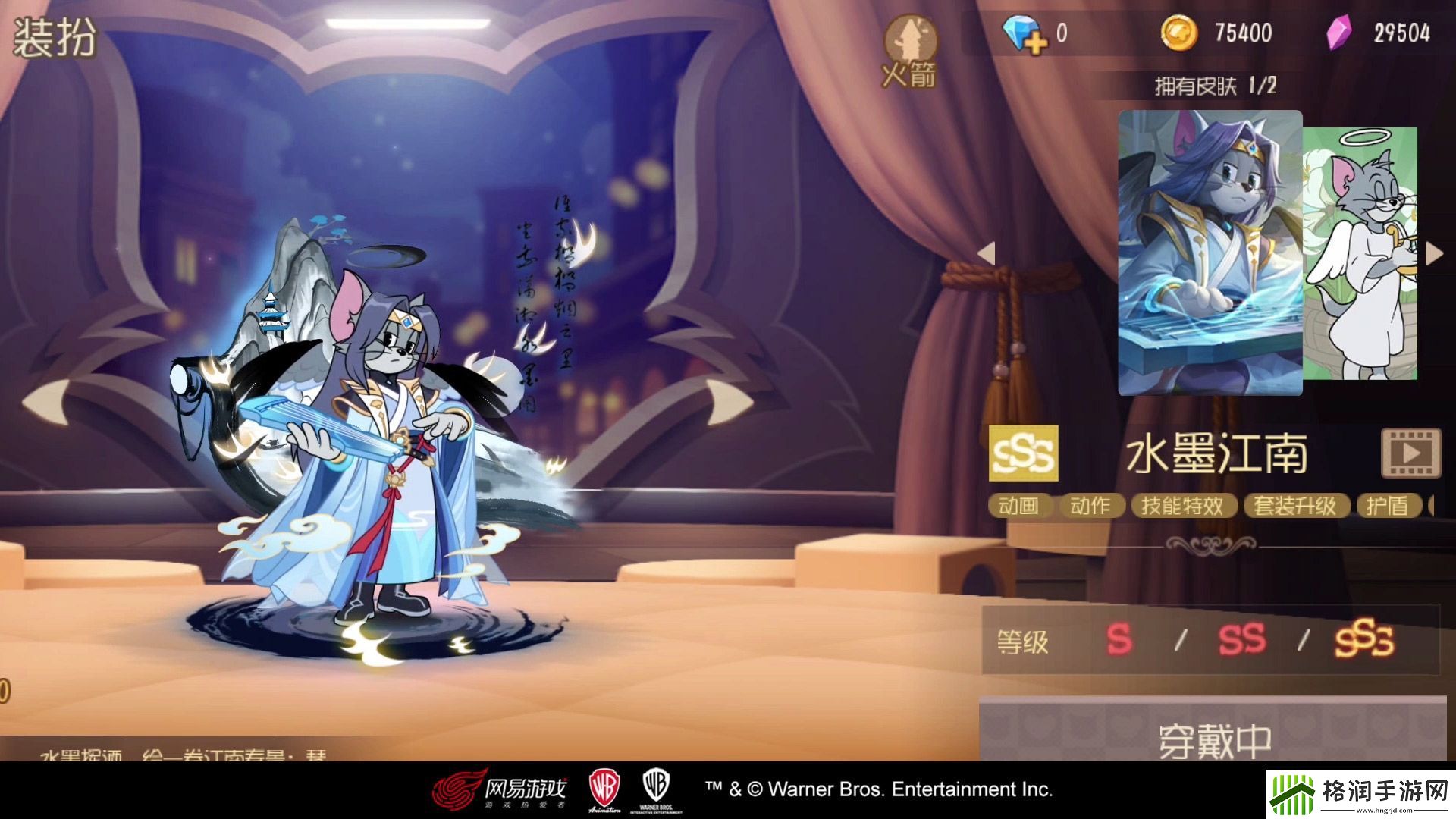Play the skin preview video
The height and width of the screenshot is (819, 1456).
click(1410, 453)
